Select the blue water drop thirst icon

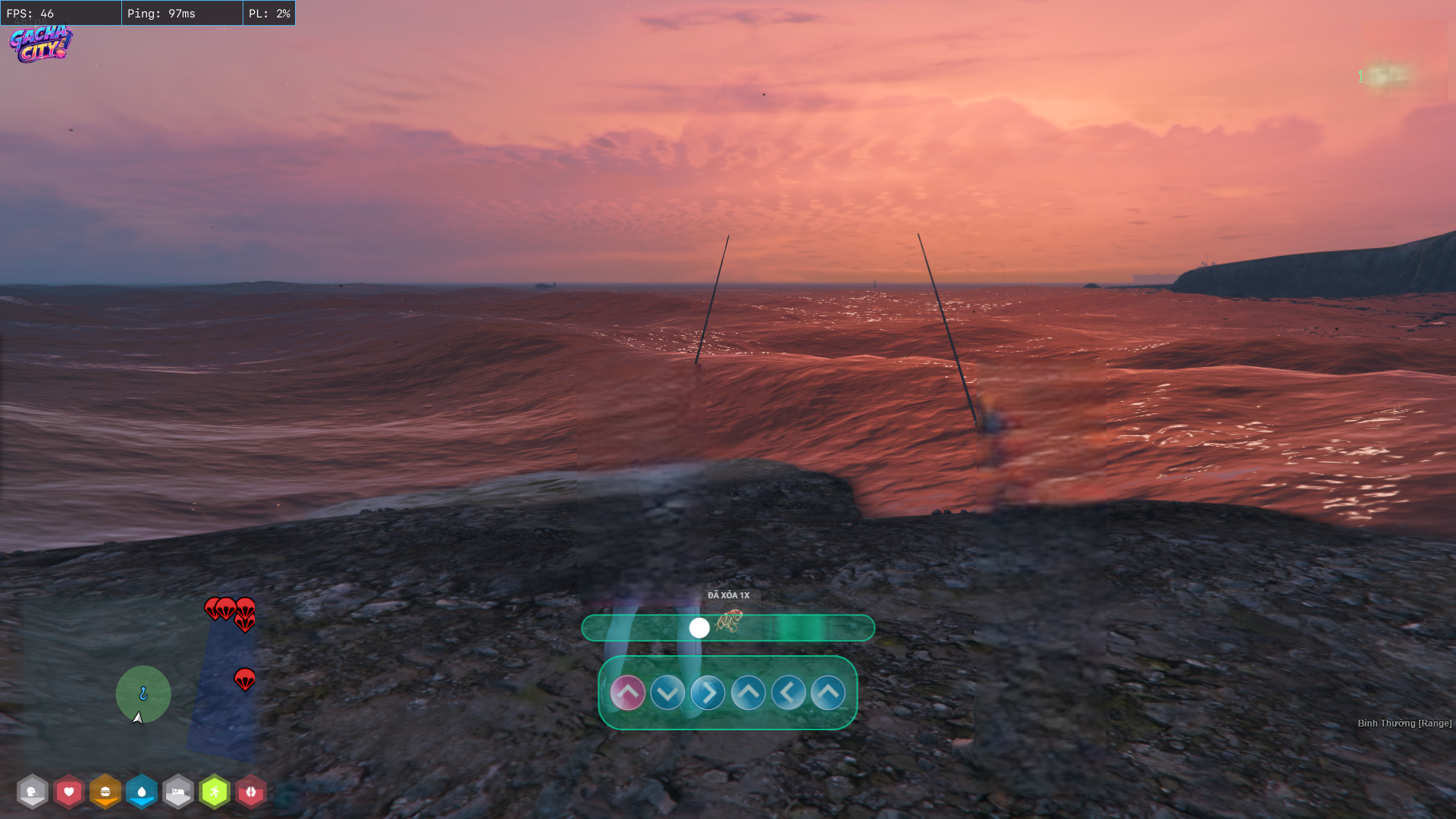[x=142, y=792]
